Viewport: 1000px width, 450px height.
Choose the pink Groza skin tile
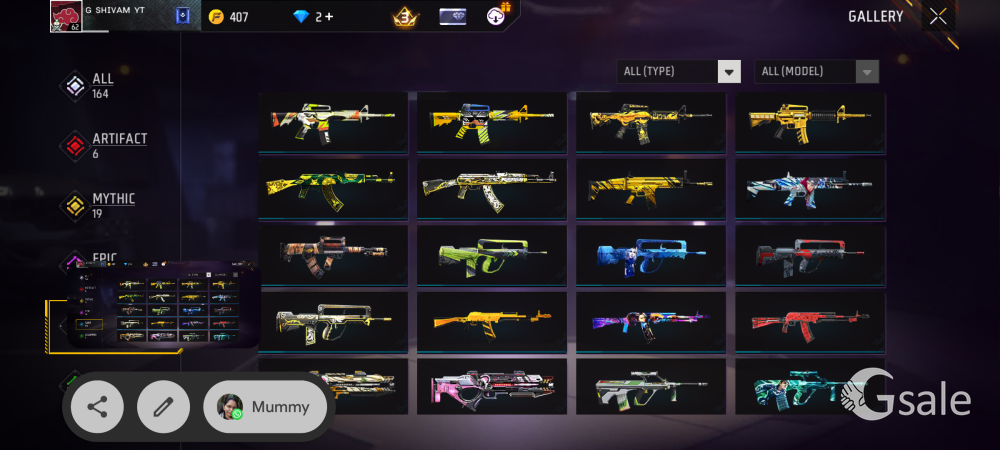coord(492,388)
